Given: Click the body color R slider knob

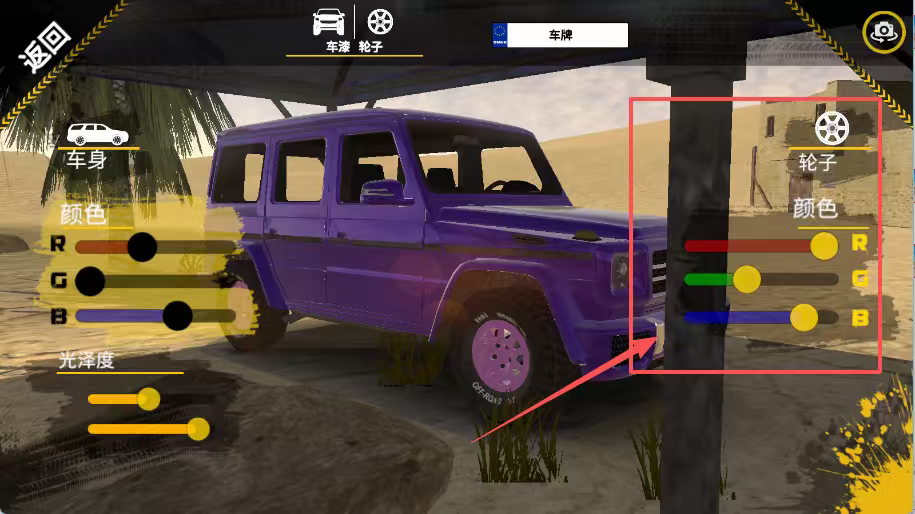Looking at the screenshot, I should 142,246.
